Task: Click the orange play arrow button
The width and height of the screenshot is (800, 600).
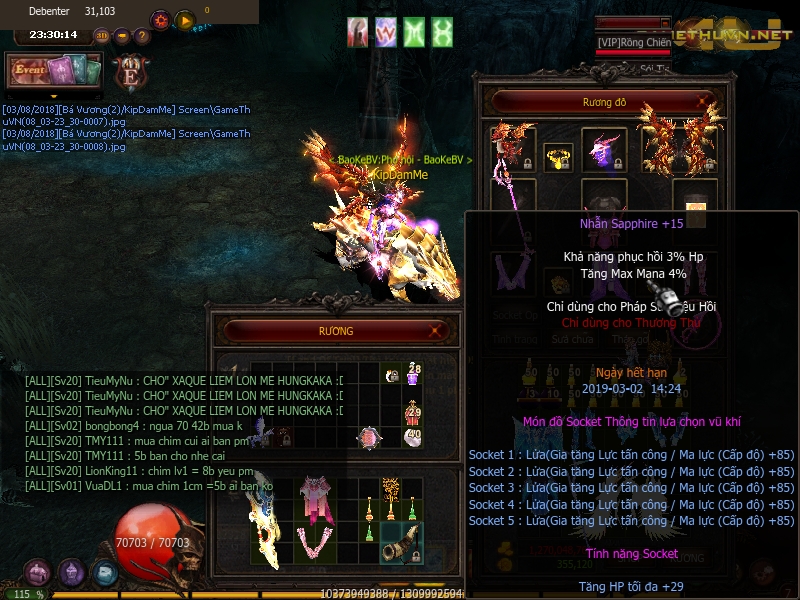Action: 185,20
